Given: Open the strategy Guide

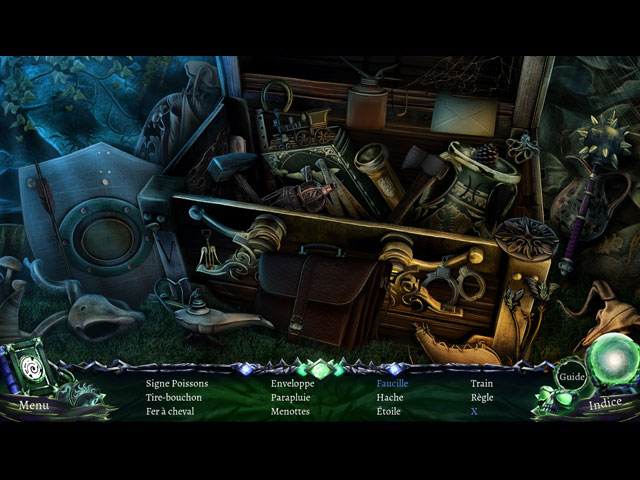Looking at the screenshot, I should pyautogui.click(x=571, y=377).
